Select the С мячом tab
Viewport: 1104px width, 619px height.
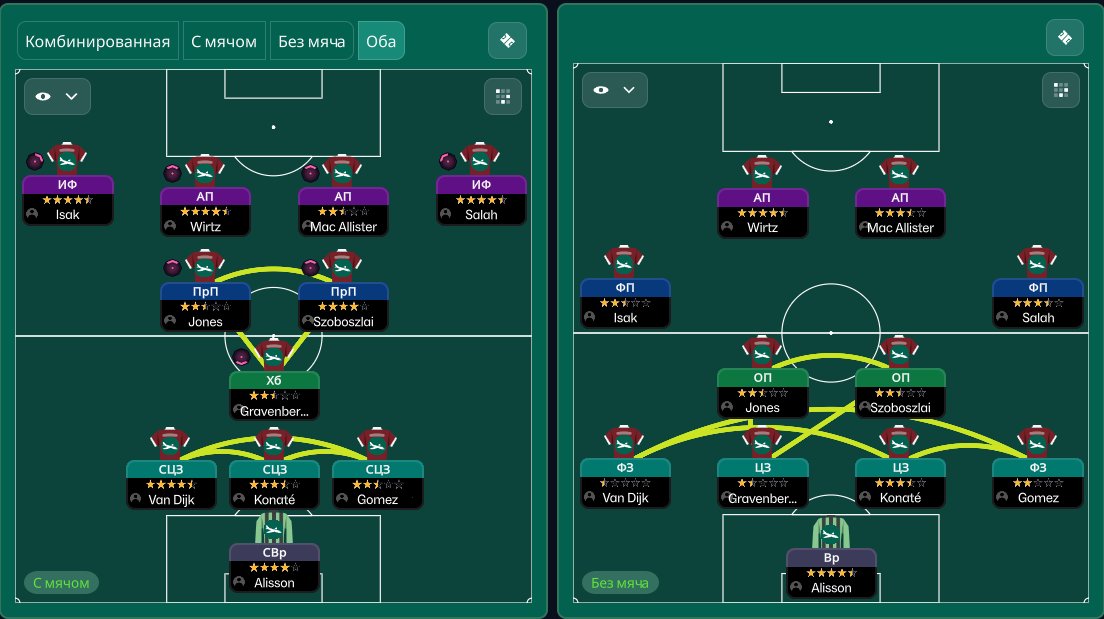pyautogui.click(x=225, y=41)
